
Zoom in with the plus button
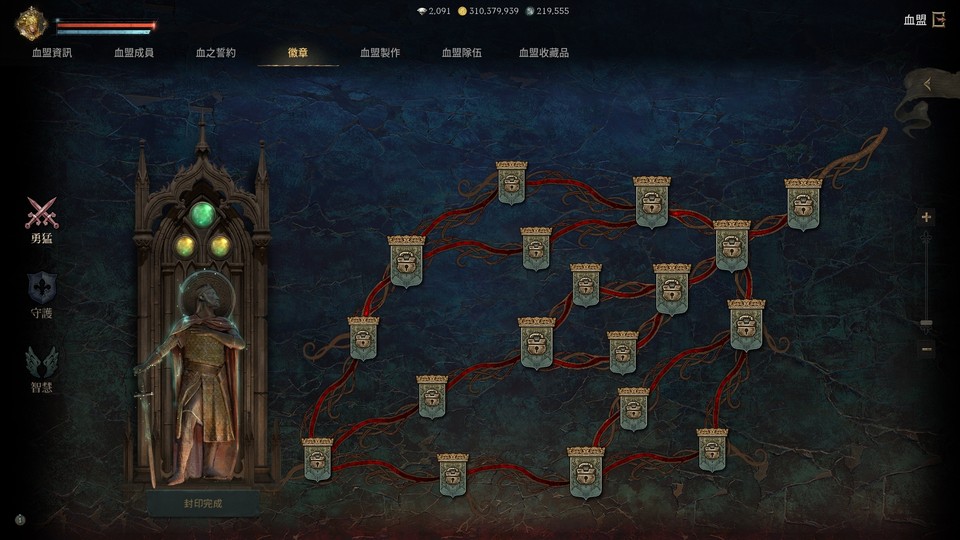click(x=926, y=217)
